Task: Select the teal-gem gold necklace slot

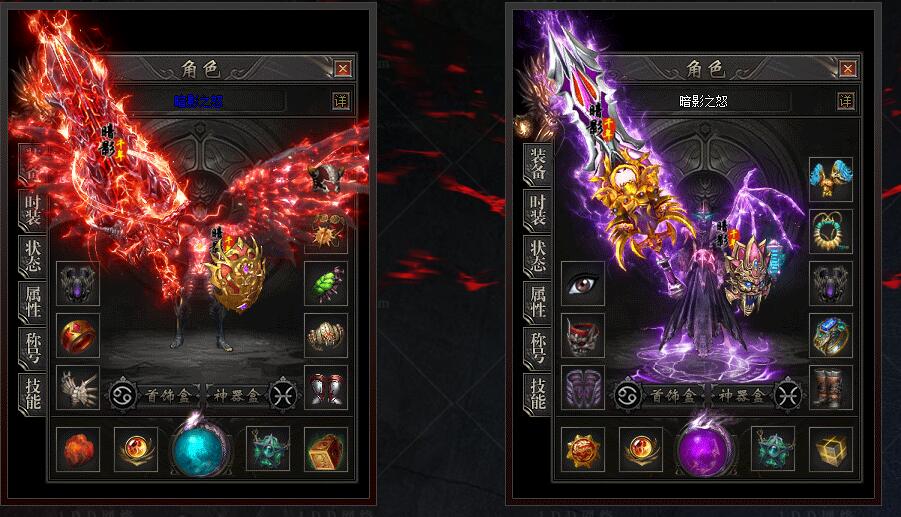Action: tap(831, 231)
